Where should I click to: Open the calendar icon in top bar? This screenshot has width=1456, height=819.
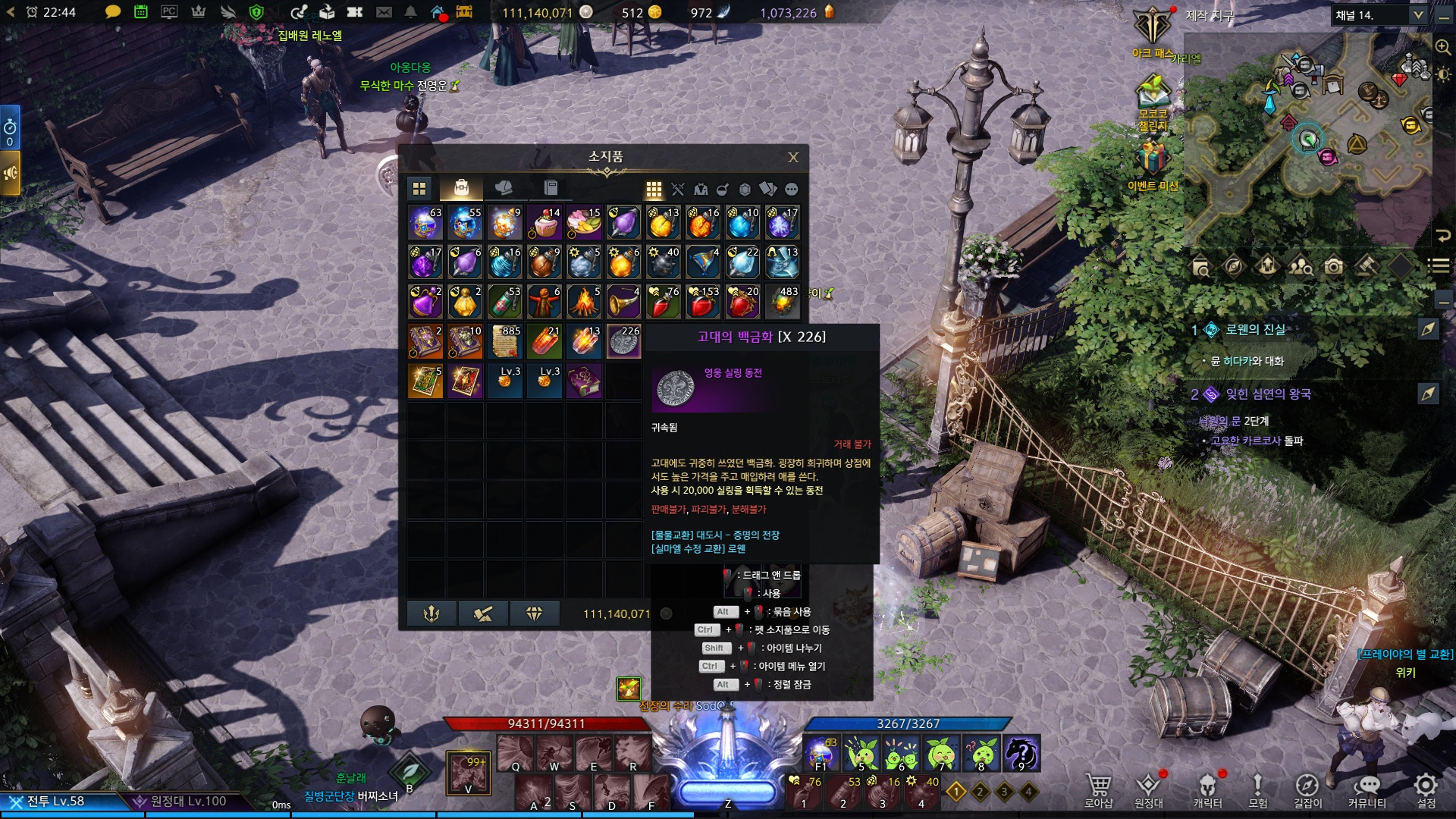point(140,12)
